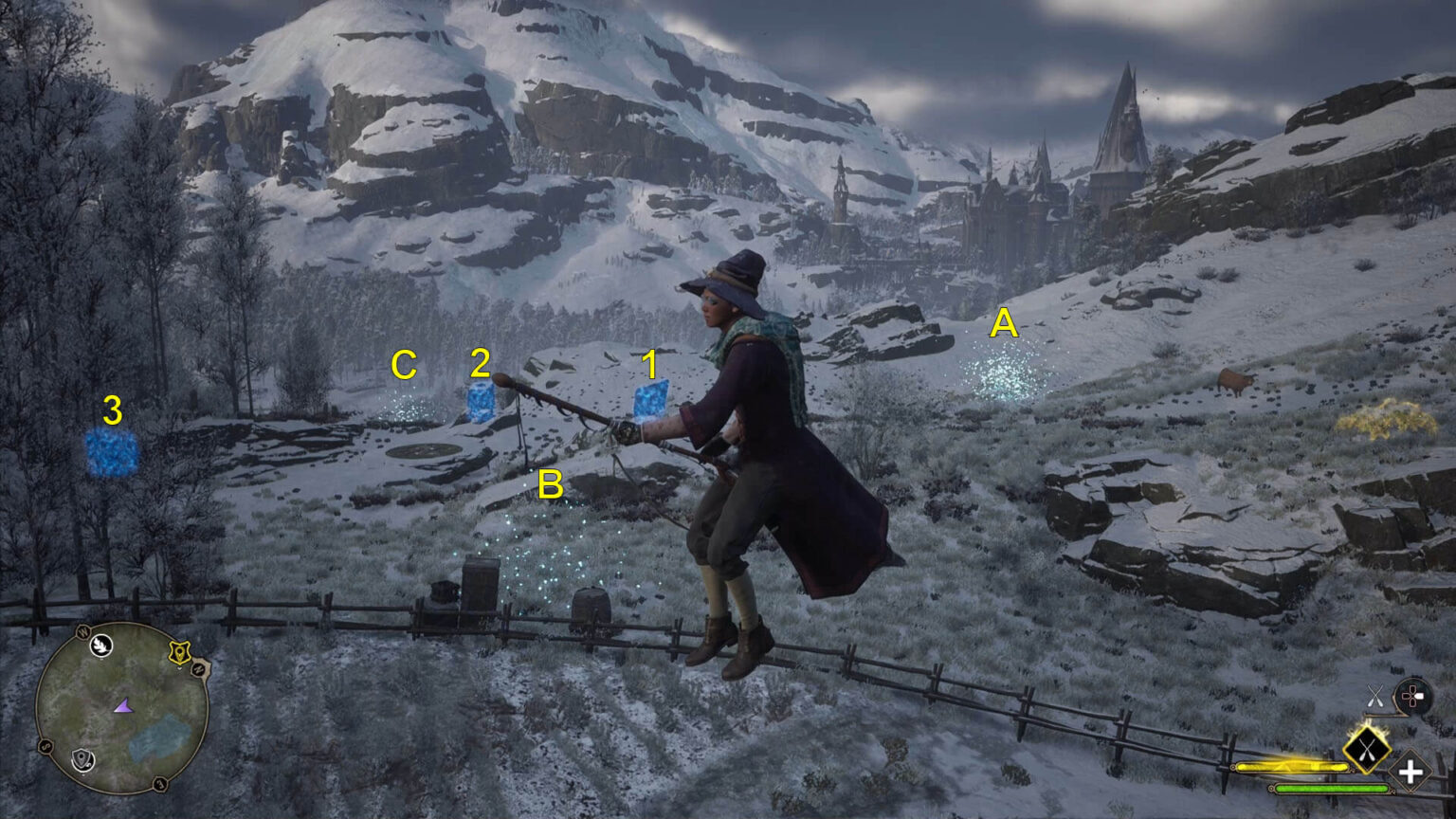Click the E compass marker on the minimap
Viewport: 1456px width, 819px height.
coord(160,784)
